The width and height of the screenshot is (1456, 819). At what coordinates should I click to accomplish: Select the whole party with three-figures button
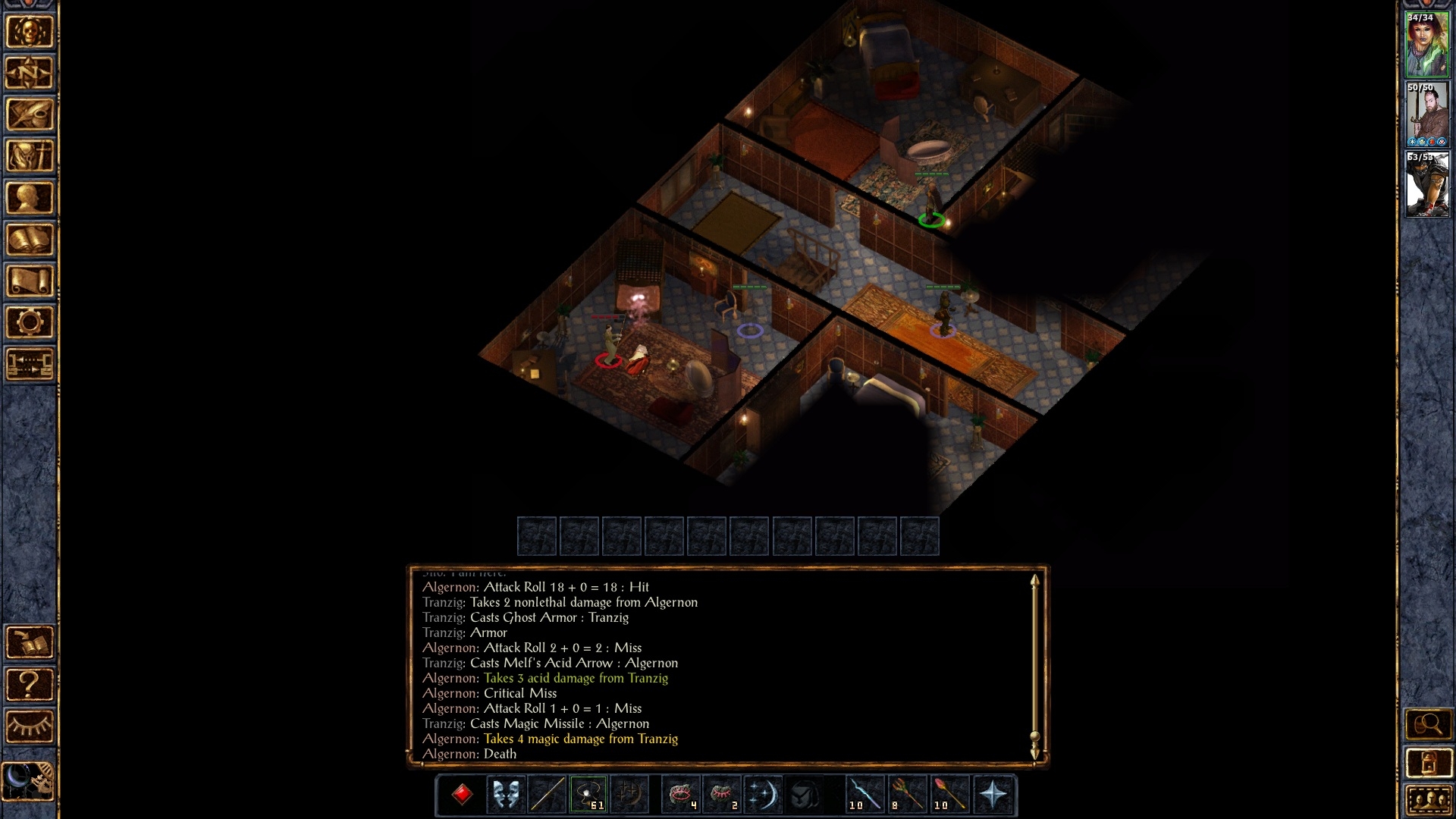click(1429, 800)
